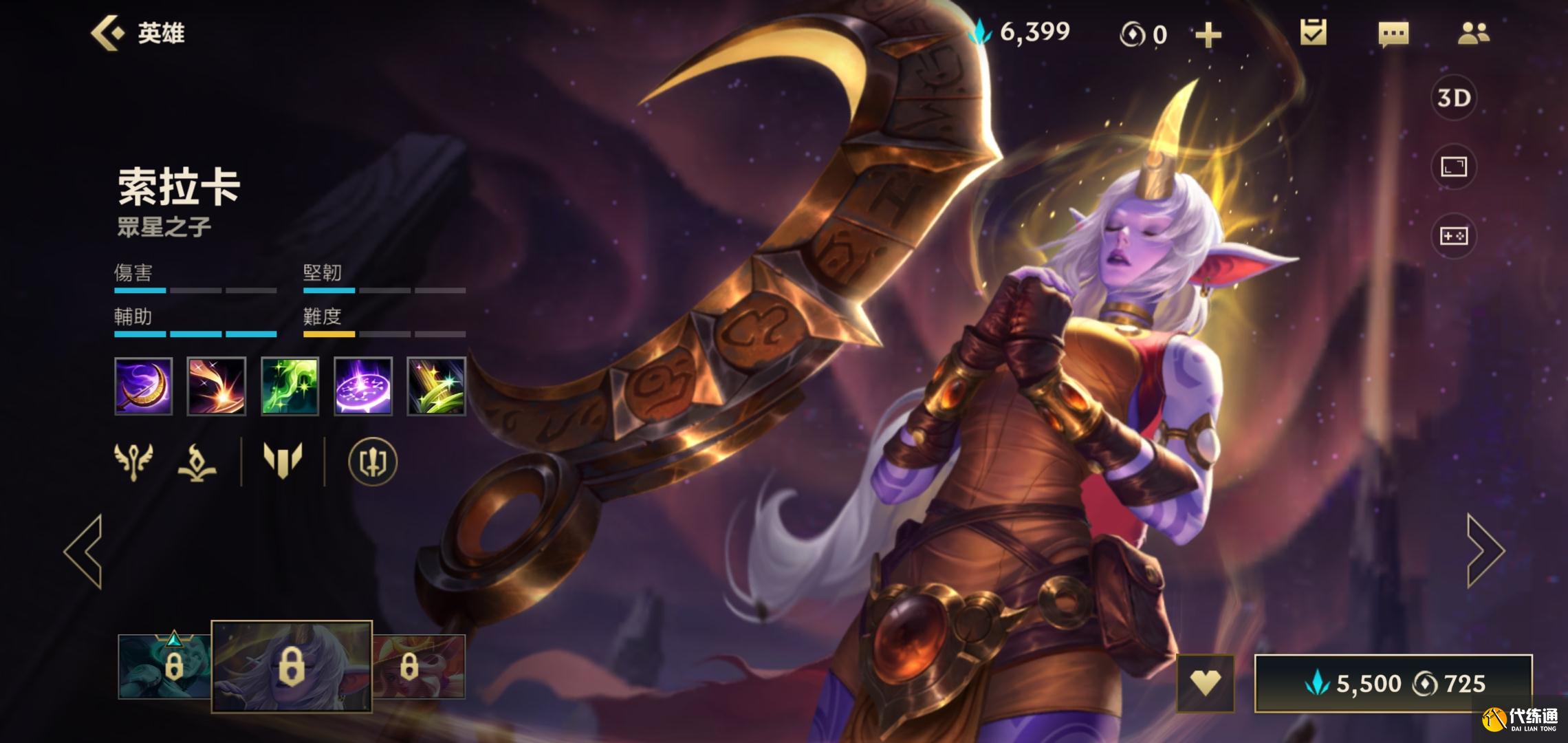The image size is (1568, 743).
Task: Show the crescent moon passive ability
Action: point(143,386)
